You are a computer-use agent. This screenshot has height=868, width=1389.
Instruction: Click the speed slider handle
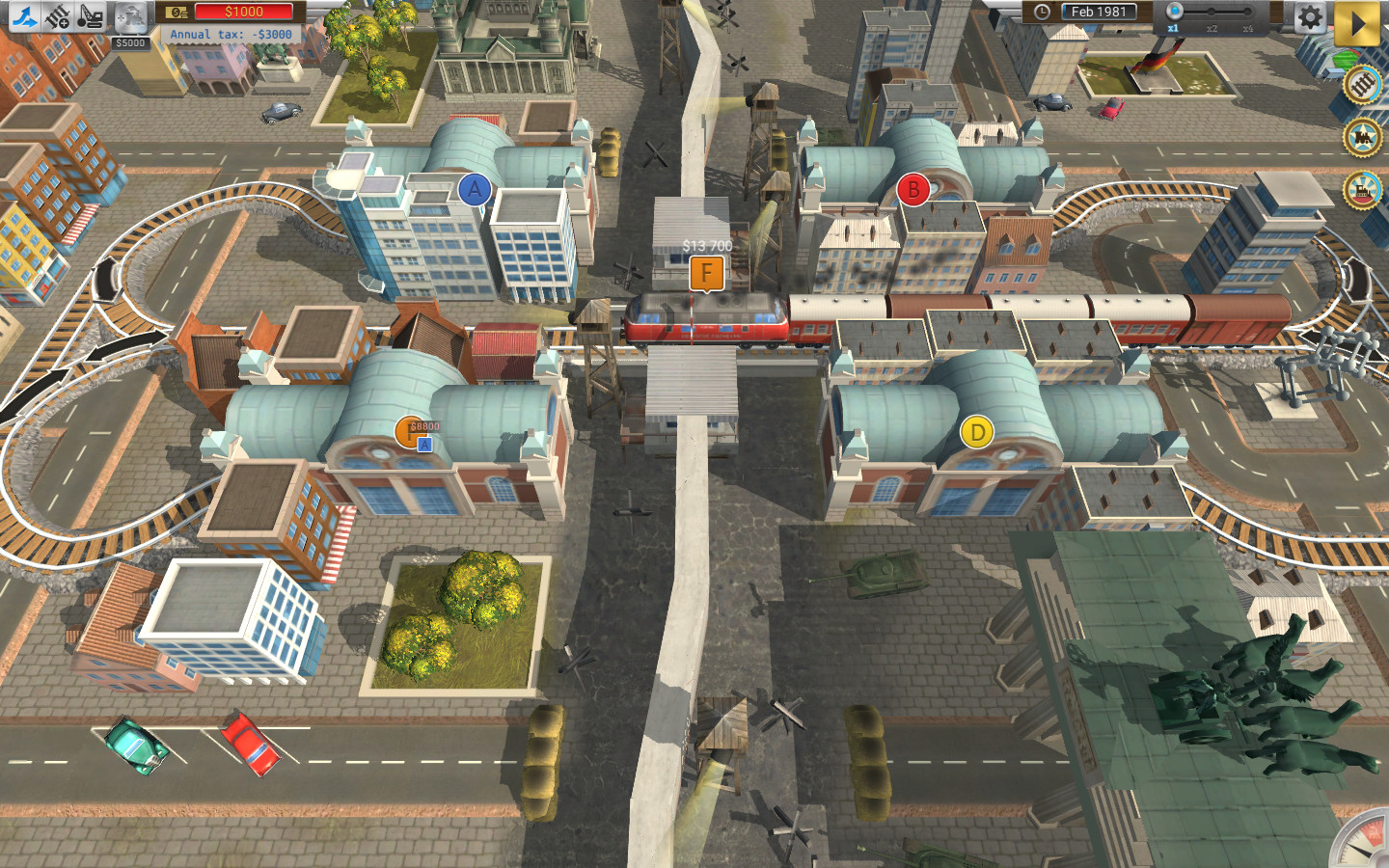point(1175,12)
